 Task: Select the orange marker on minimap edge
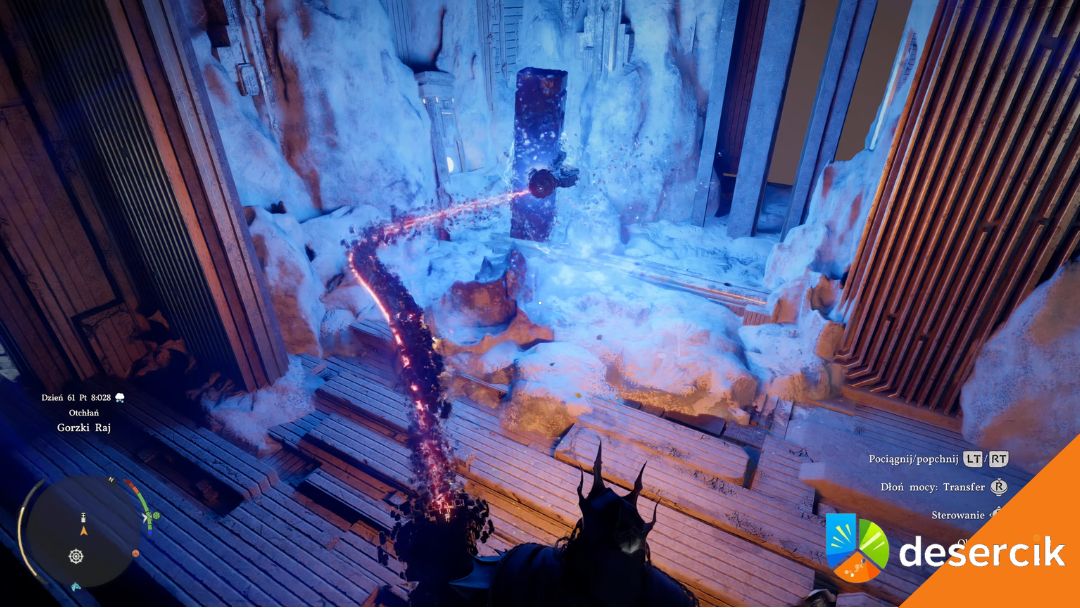[136, 553]
